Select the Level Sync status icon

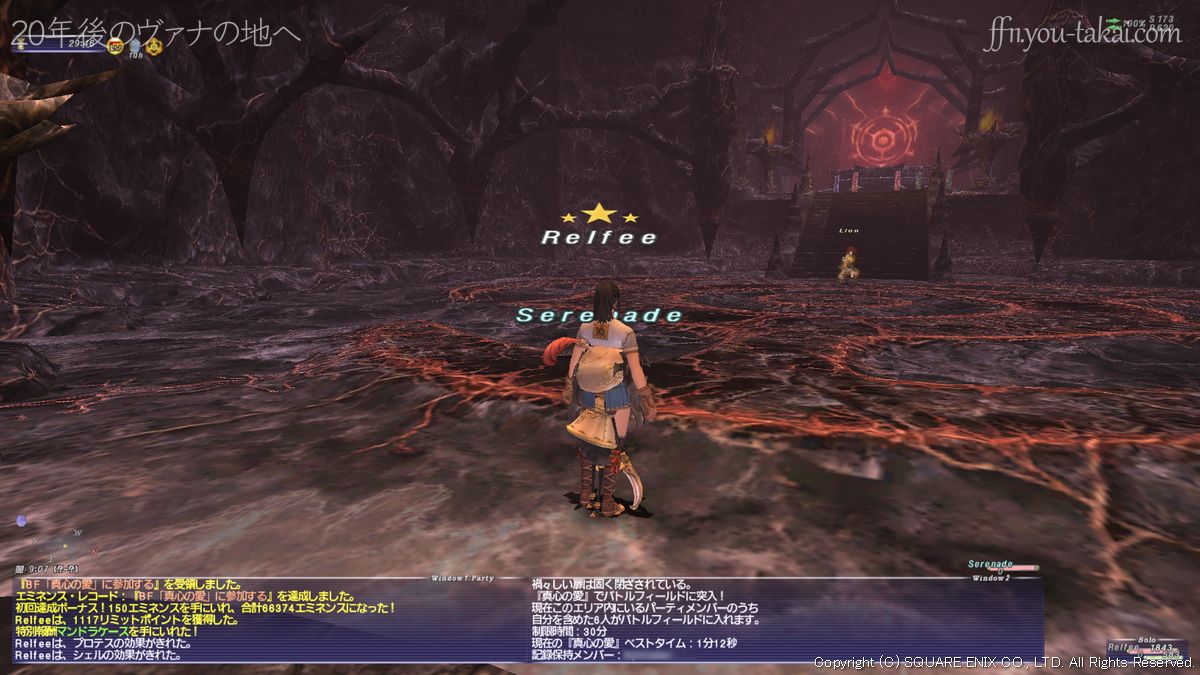(x=115, y=46)
